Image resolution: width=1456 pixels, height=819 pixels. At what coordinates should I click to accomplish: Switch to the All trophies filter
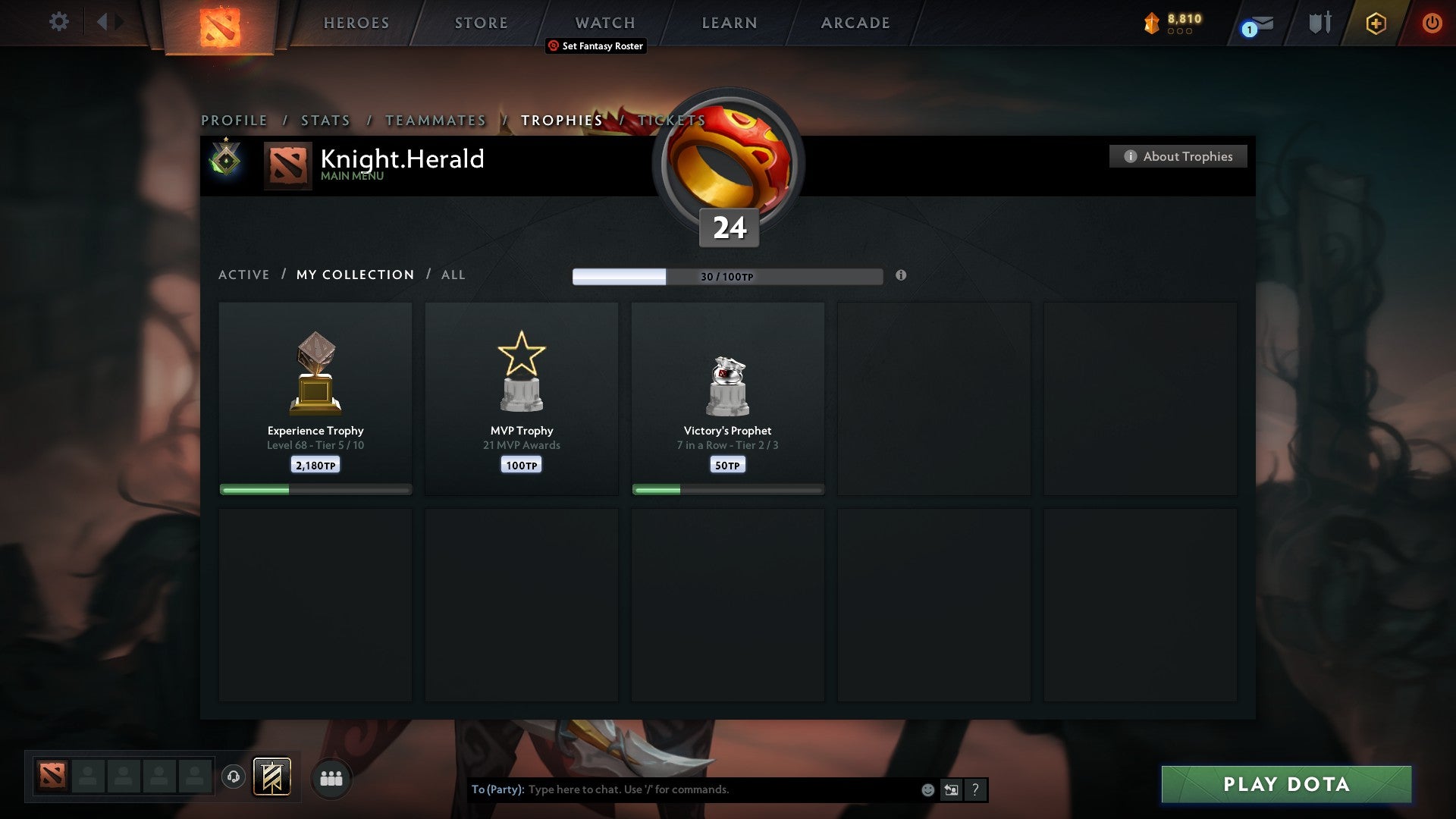tap(453, 275)
